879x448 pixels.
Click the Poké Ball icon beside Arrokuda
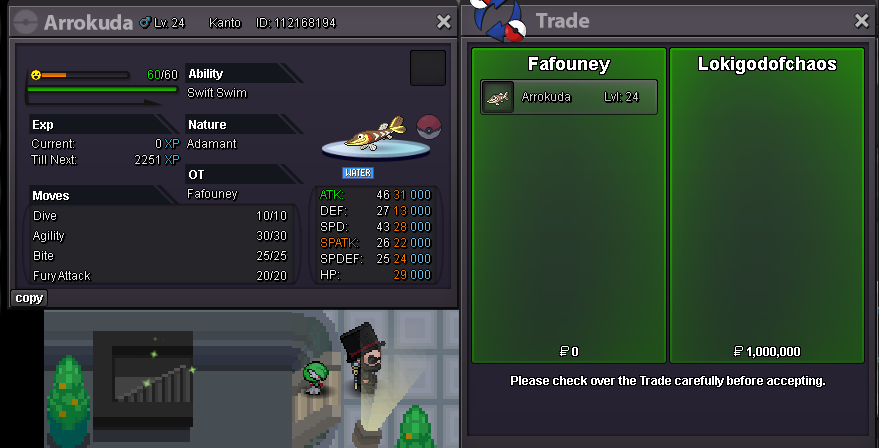point(428,127)
